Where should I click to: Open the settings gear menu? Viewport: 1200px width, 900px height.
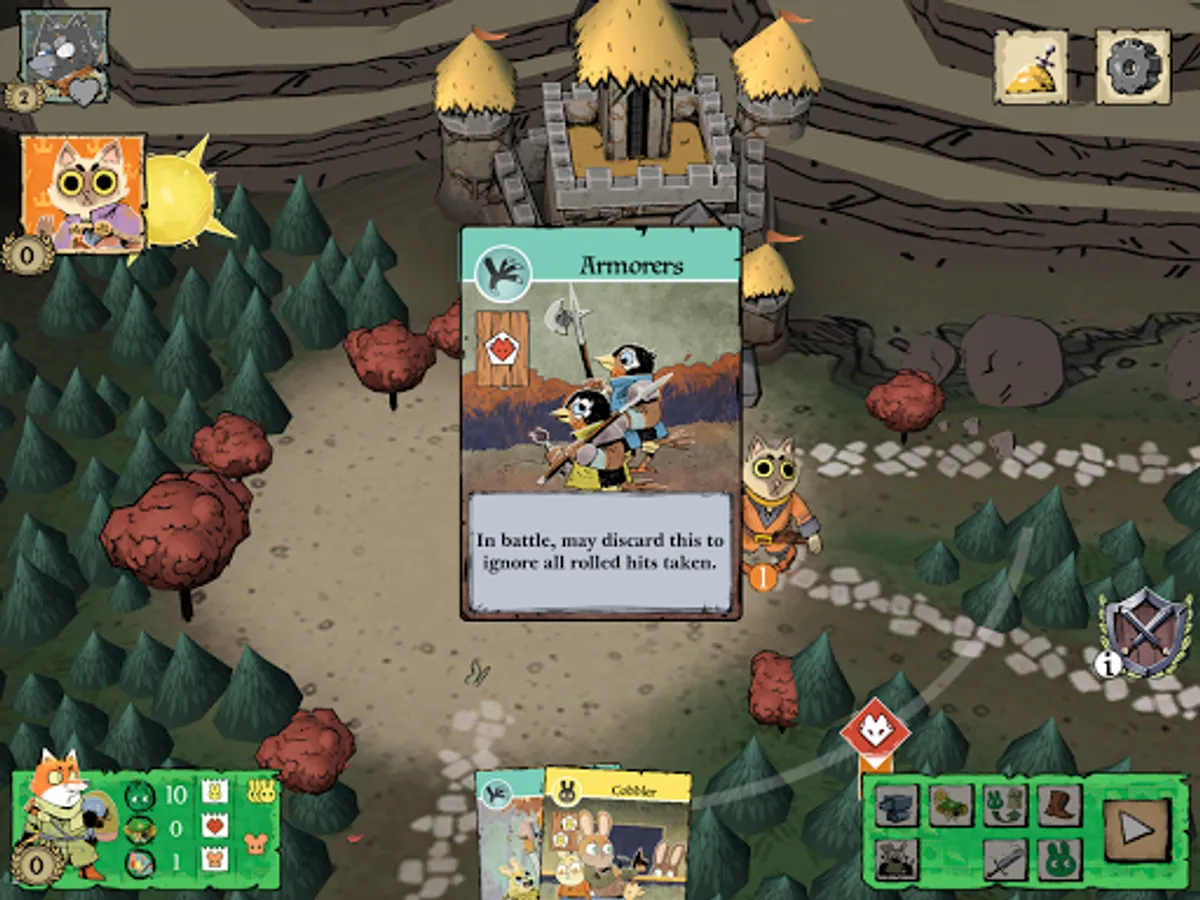click(x=1133, y=66)
